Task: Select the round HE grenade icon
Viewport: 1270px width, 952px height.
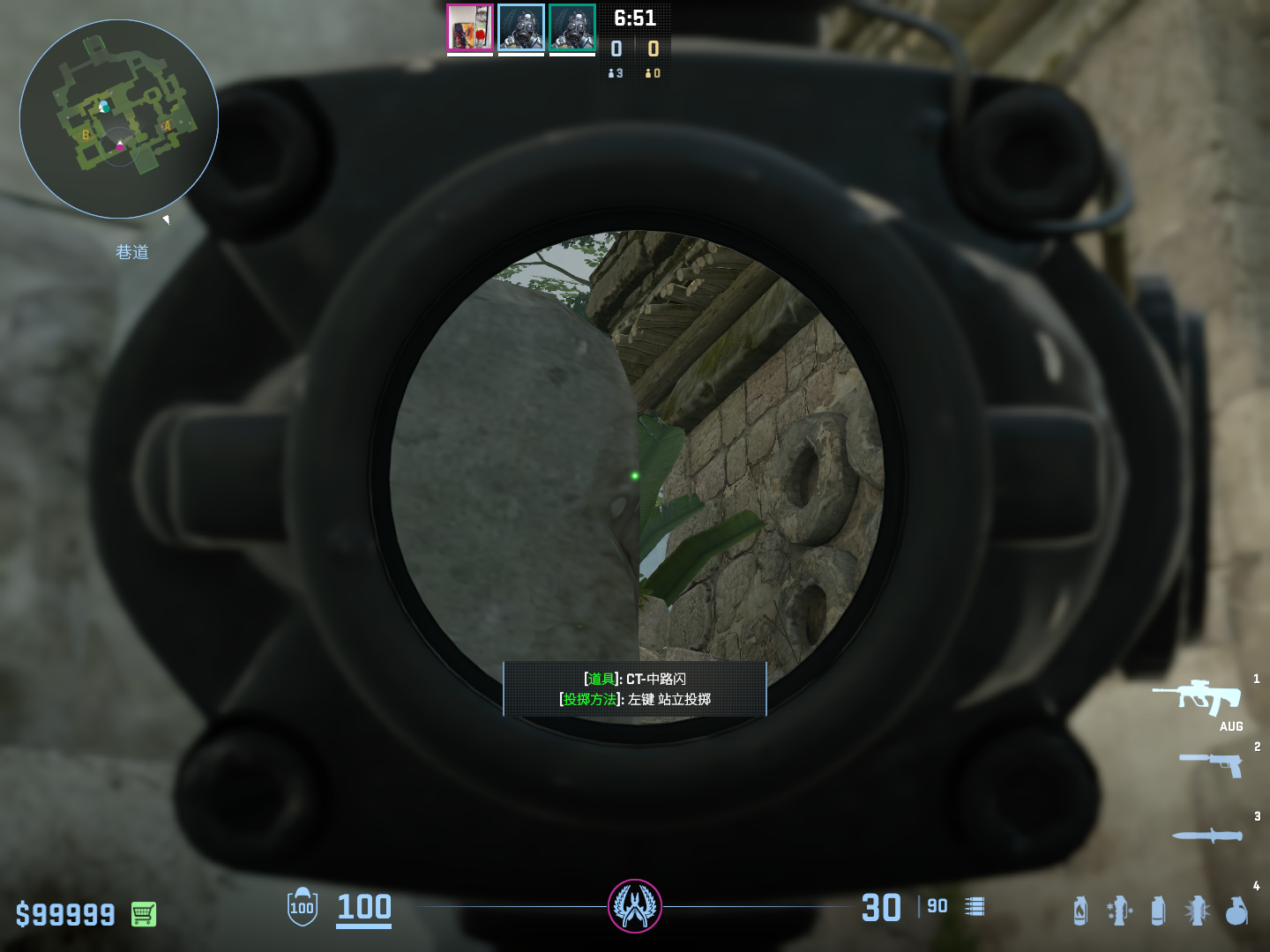Action: tap(1236, 911)
